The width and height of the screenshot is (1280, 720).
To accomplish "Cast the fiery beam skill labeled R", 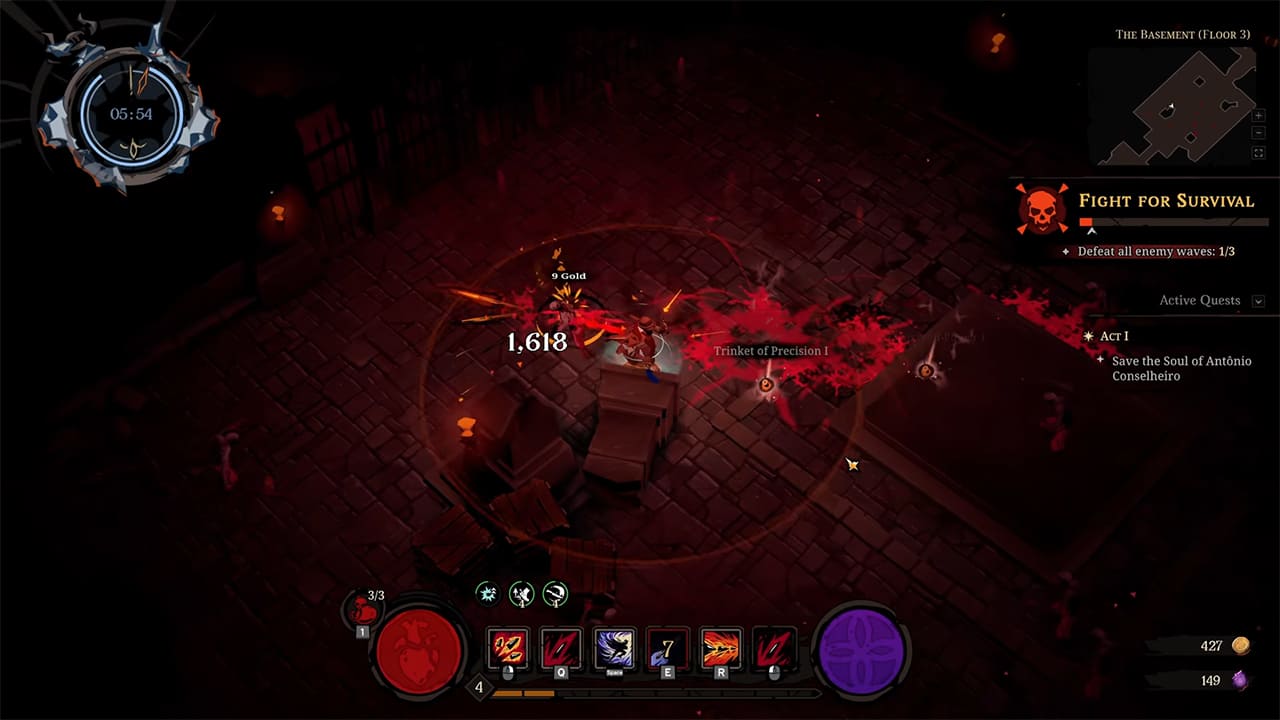I will (721, 648).
